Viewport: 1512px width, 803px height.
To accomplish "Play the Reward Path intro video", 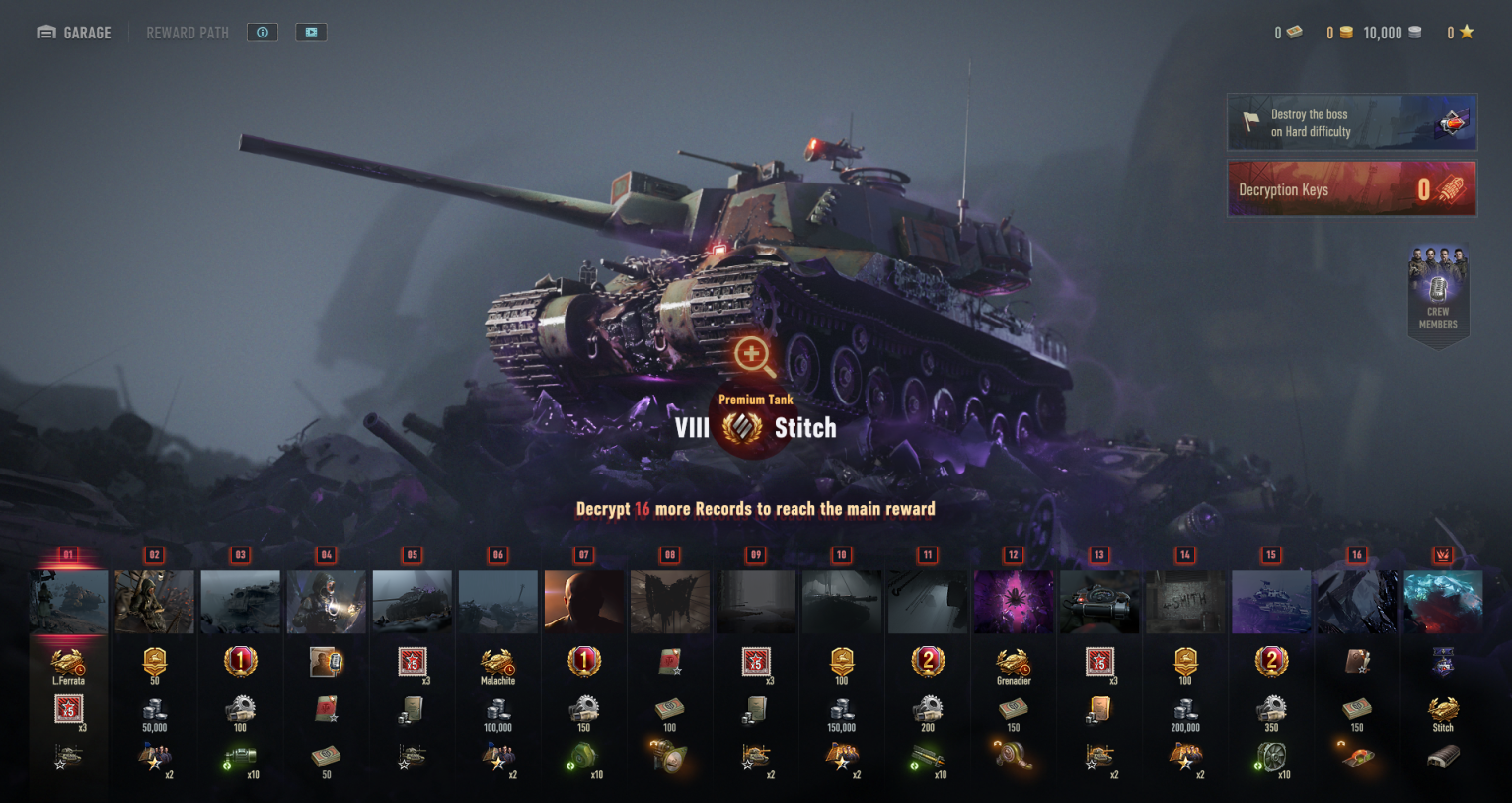I will point(311,33).
